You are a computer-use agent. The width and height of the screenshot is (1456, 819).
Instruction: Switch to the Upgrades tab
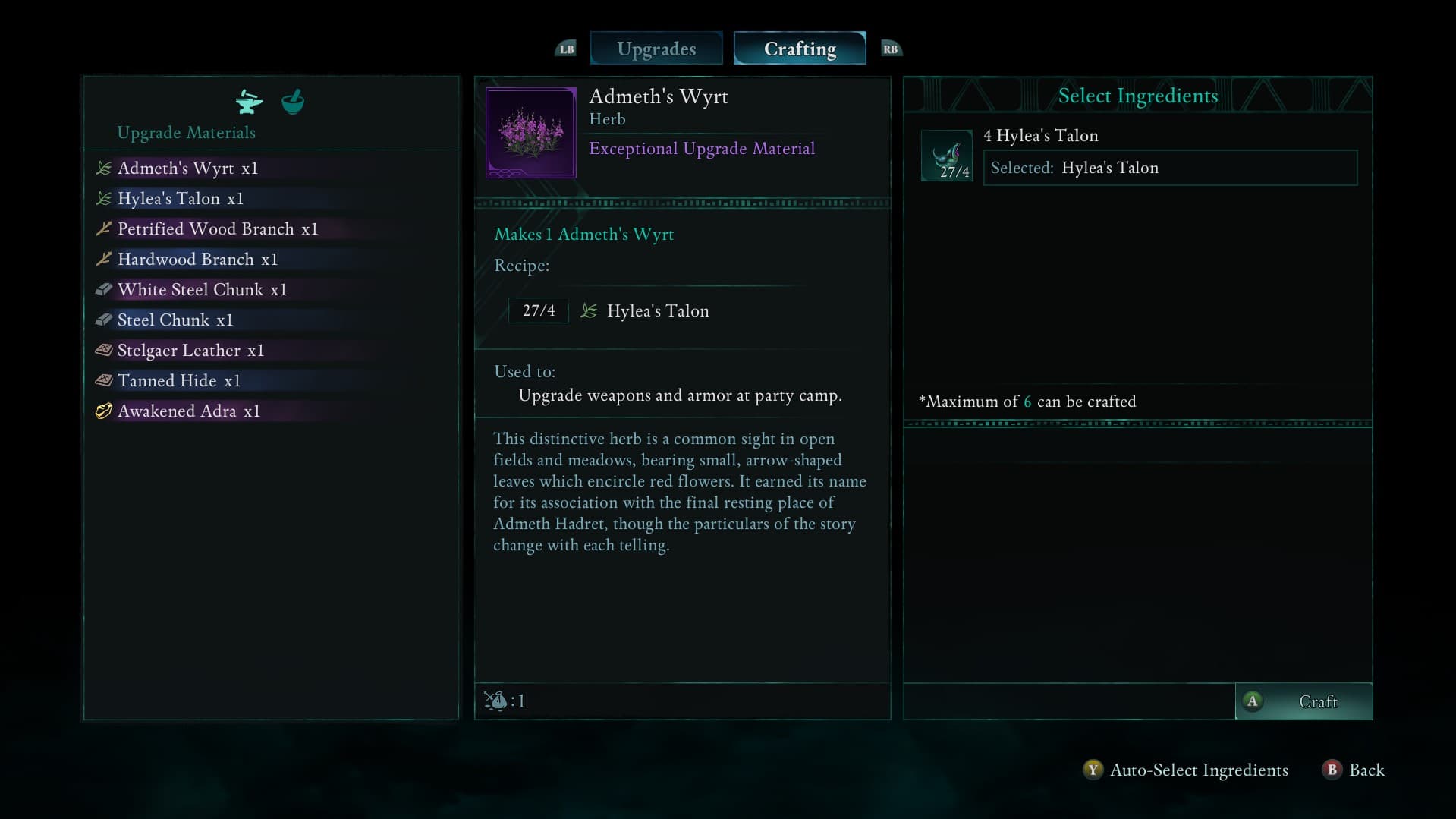click(x=656, y=48)
